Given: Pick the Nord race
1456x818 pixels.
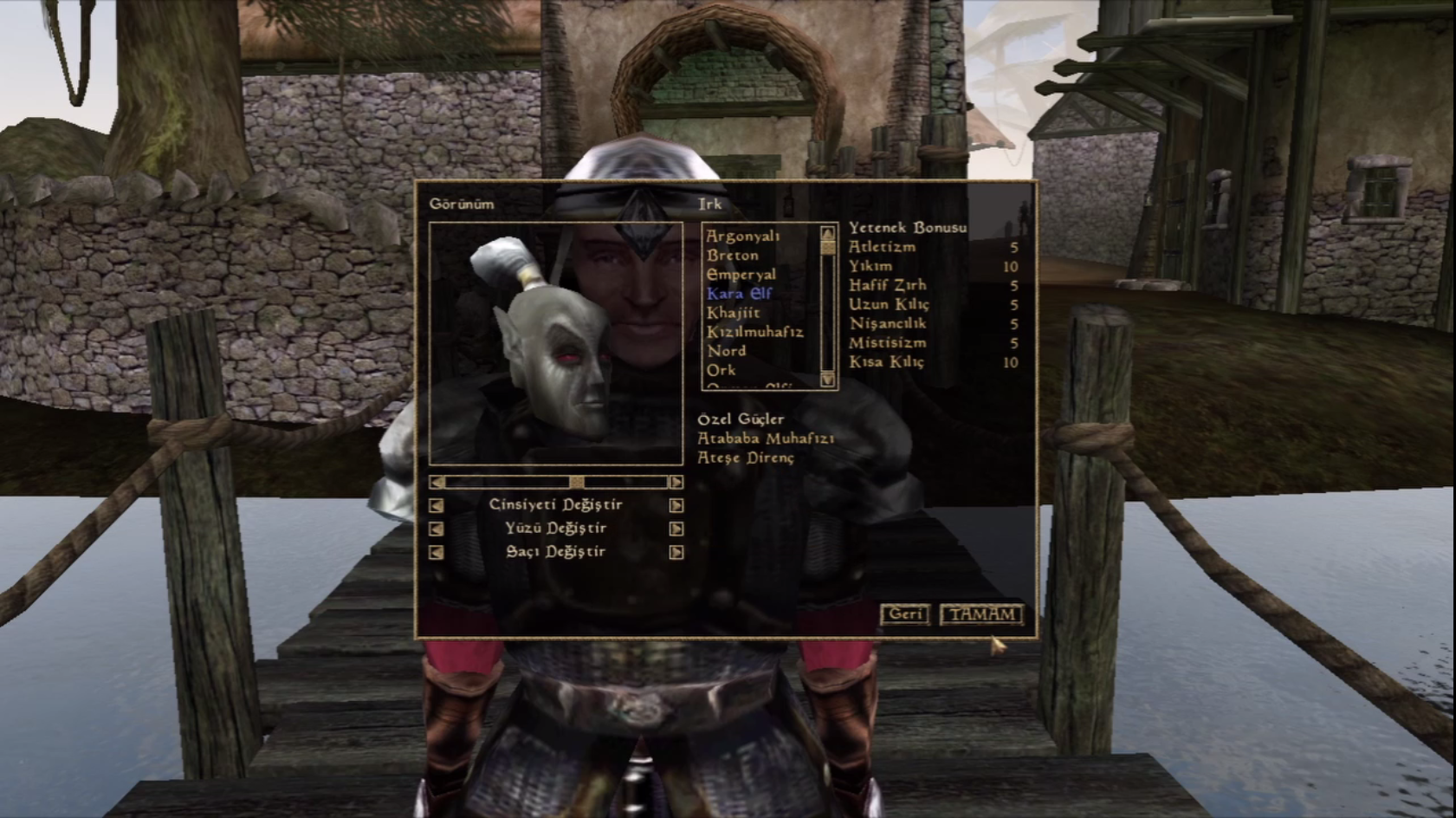Looking at the screenshot, I should tap(726, 351).
